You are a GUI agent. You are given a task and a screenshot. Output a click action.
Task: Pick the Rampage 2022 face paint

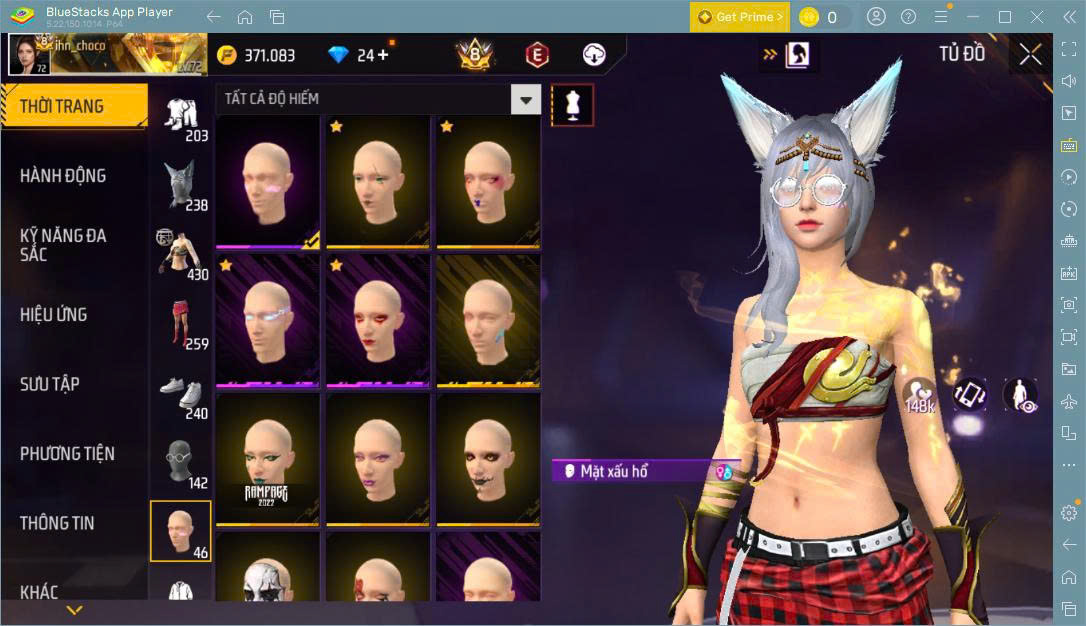(268, 460)
